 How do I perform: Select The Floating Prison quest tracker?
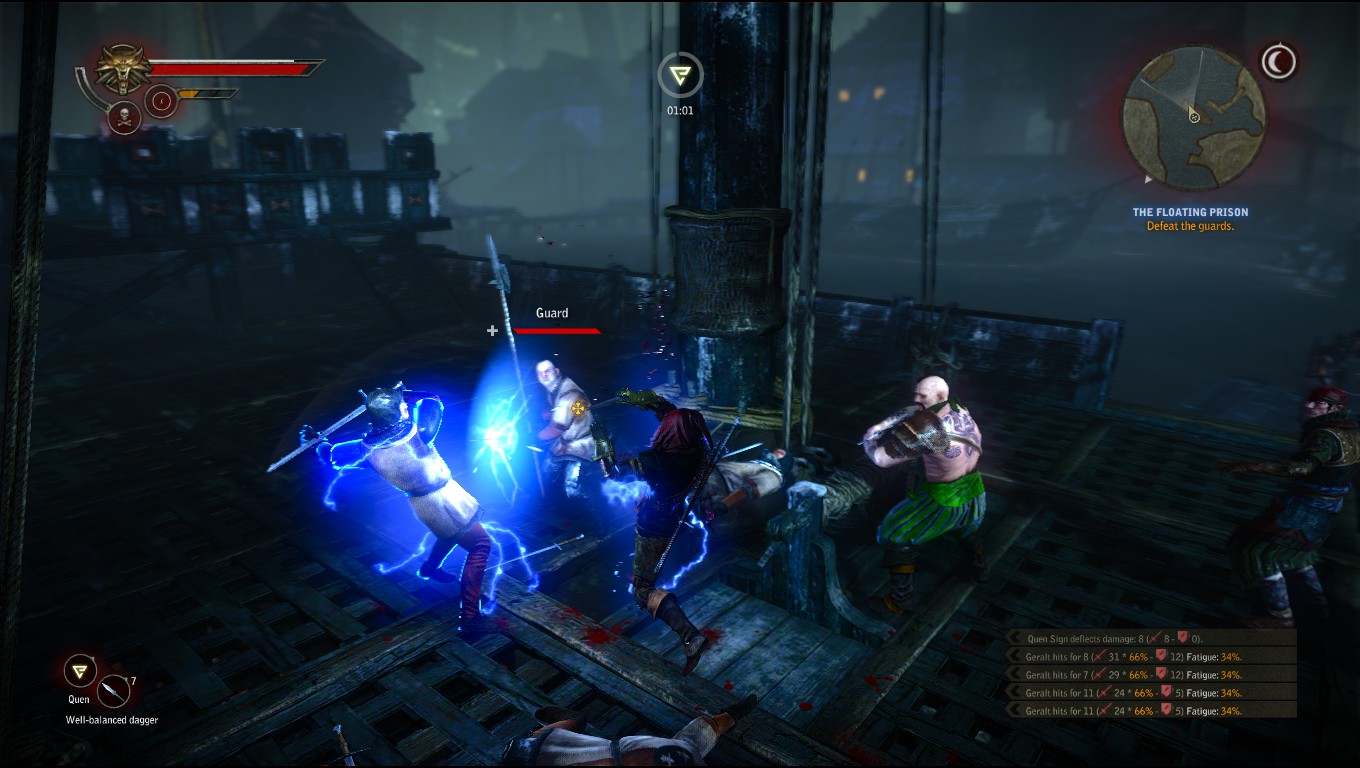click(1190, 219)
